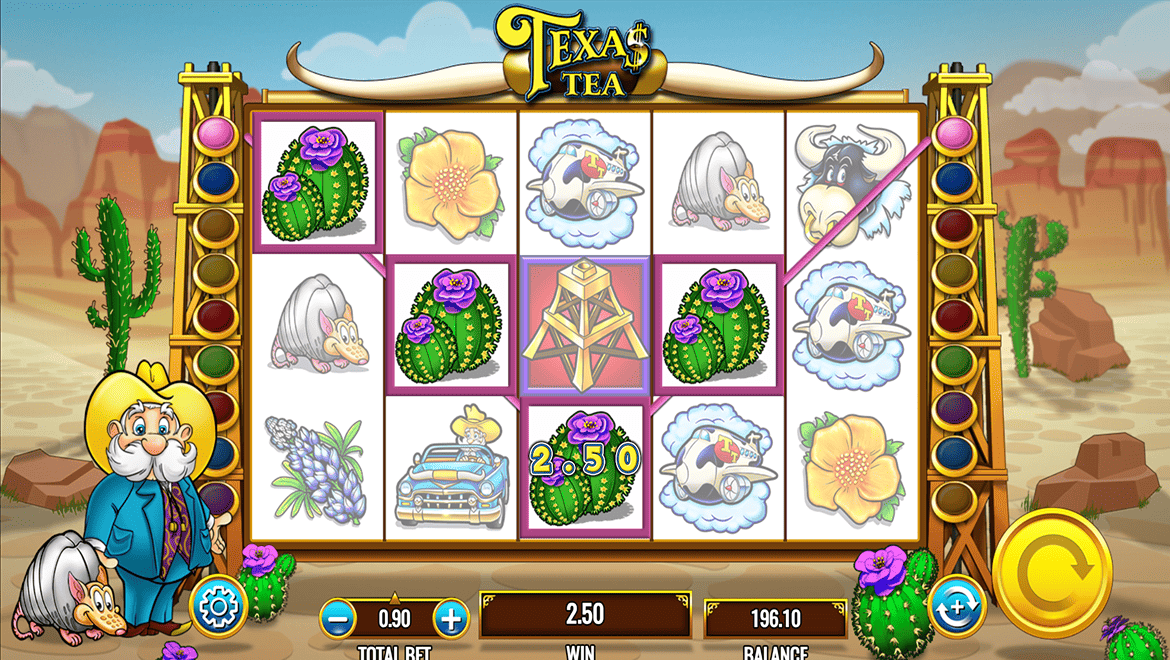Decrease total bet with the minus button
1170x660 pixels.
pos(340,618)
